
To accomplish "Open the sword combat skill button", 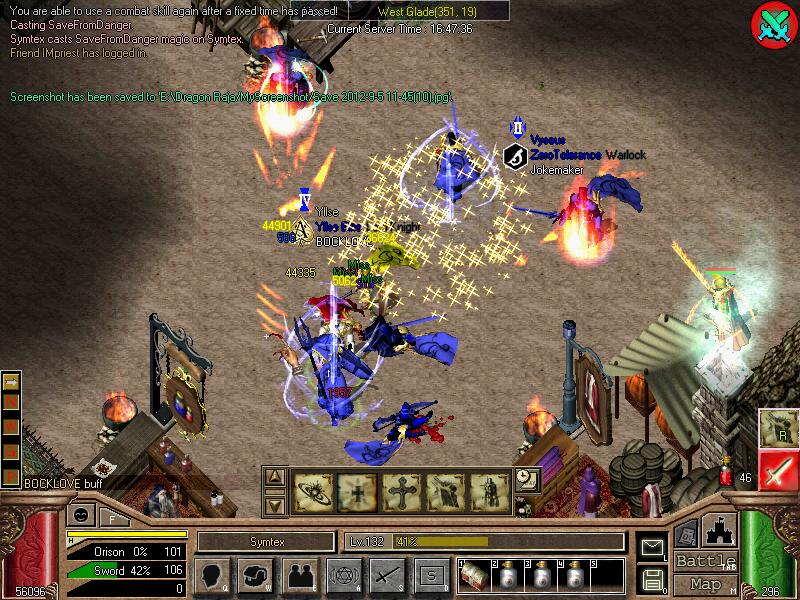I will click(x=387, y=576).
